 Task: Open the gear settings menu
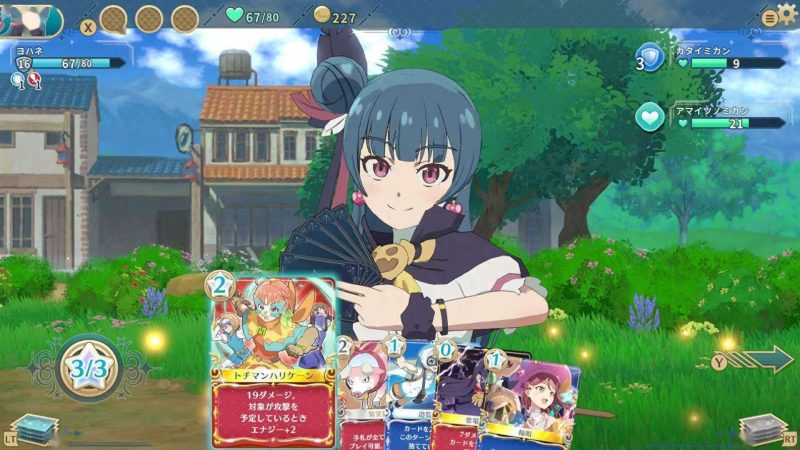click(x=787, y=15)
